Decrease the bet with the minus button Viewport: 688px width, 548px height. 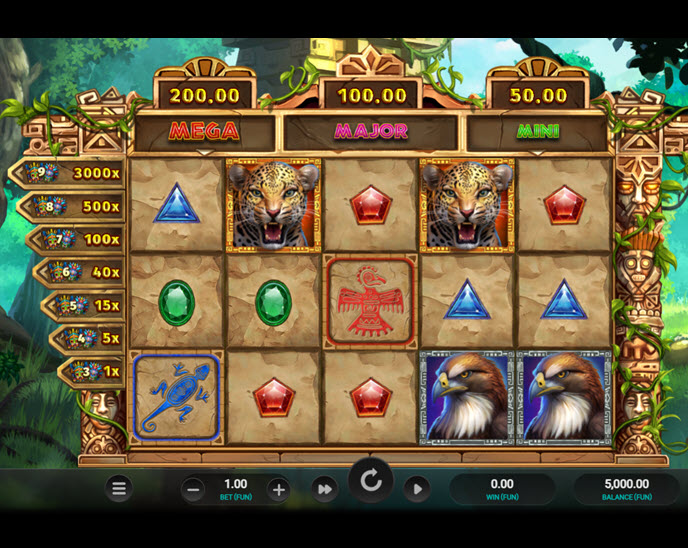(x=194, y=490)
